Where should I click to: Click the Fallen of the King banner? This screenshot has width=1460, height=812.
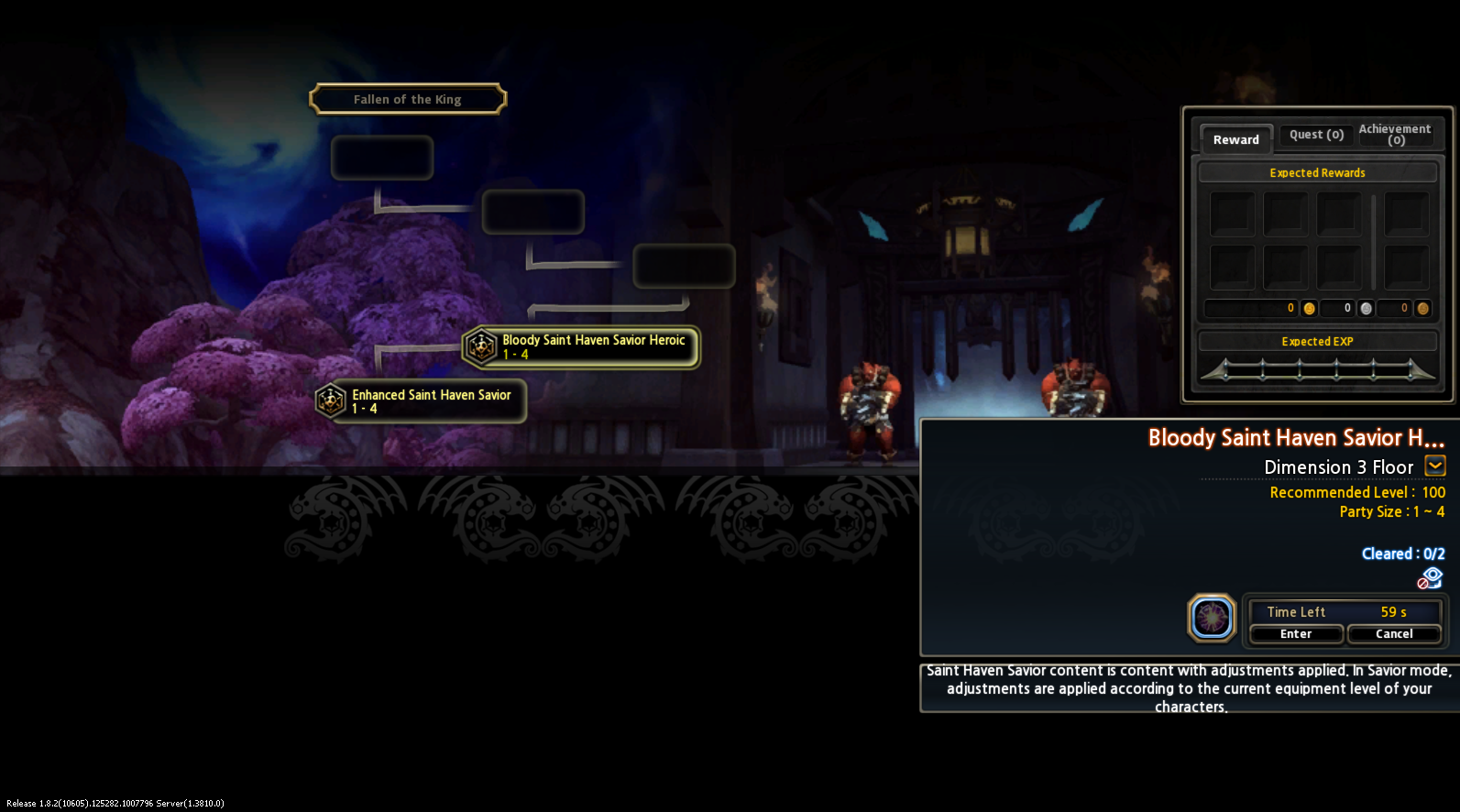tap(408, 99)
